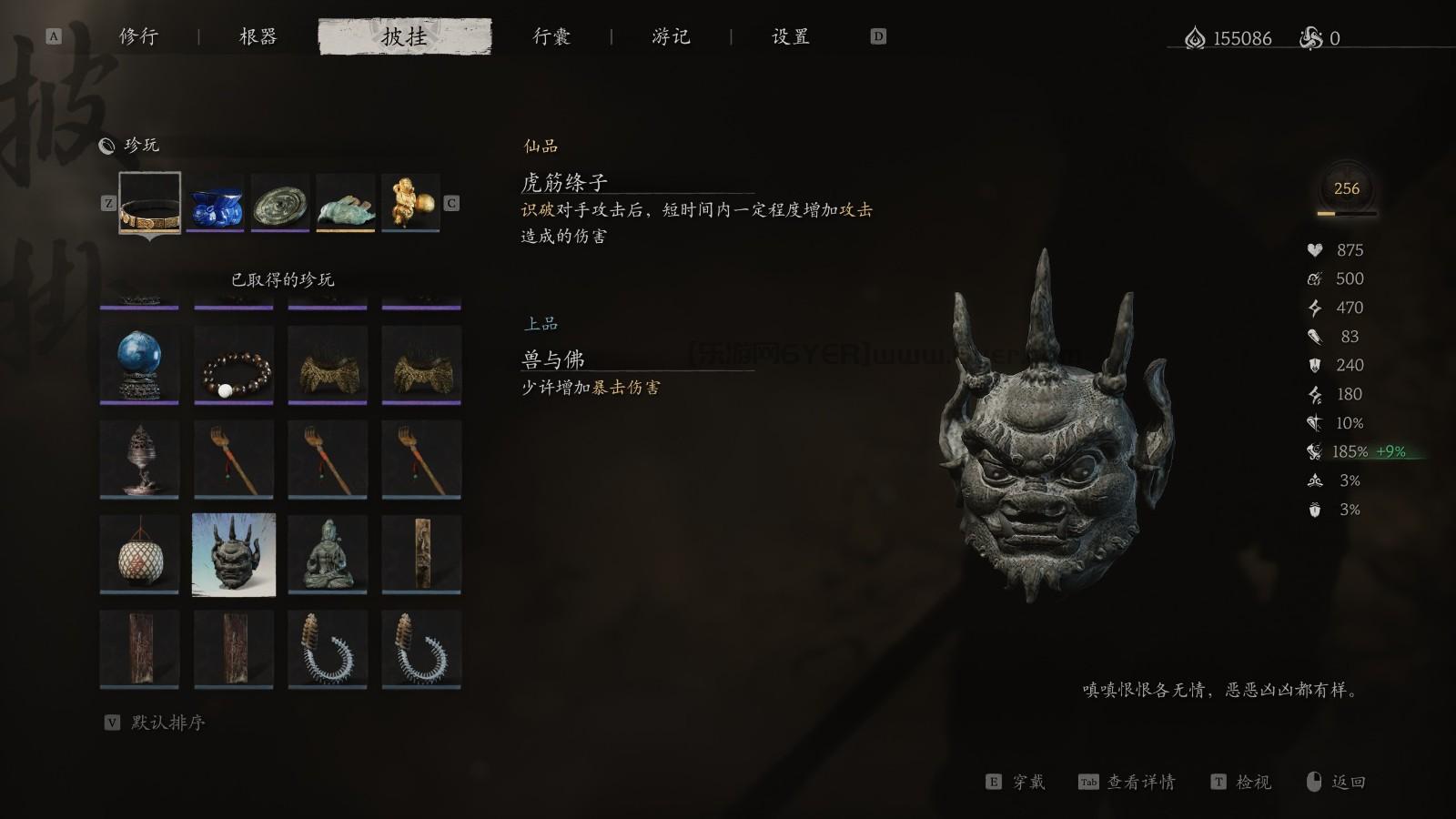Switch to the 行囊 inventory tab

pyautogui.click(x=552, y=37)
